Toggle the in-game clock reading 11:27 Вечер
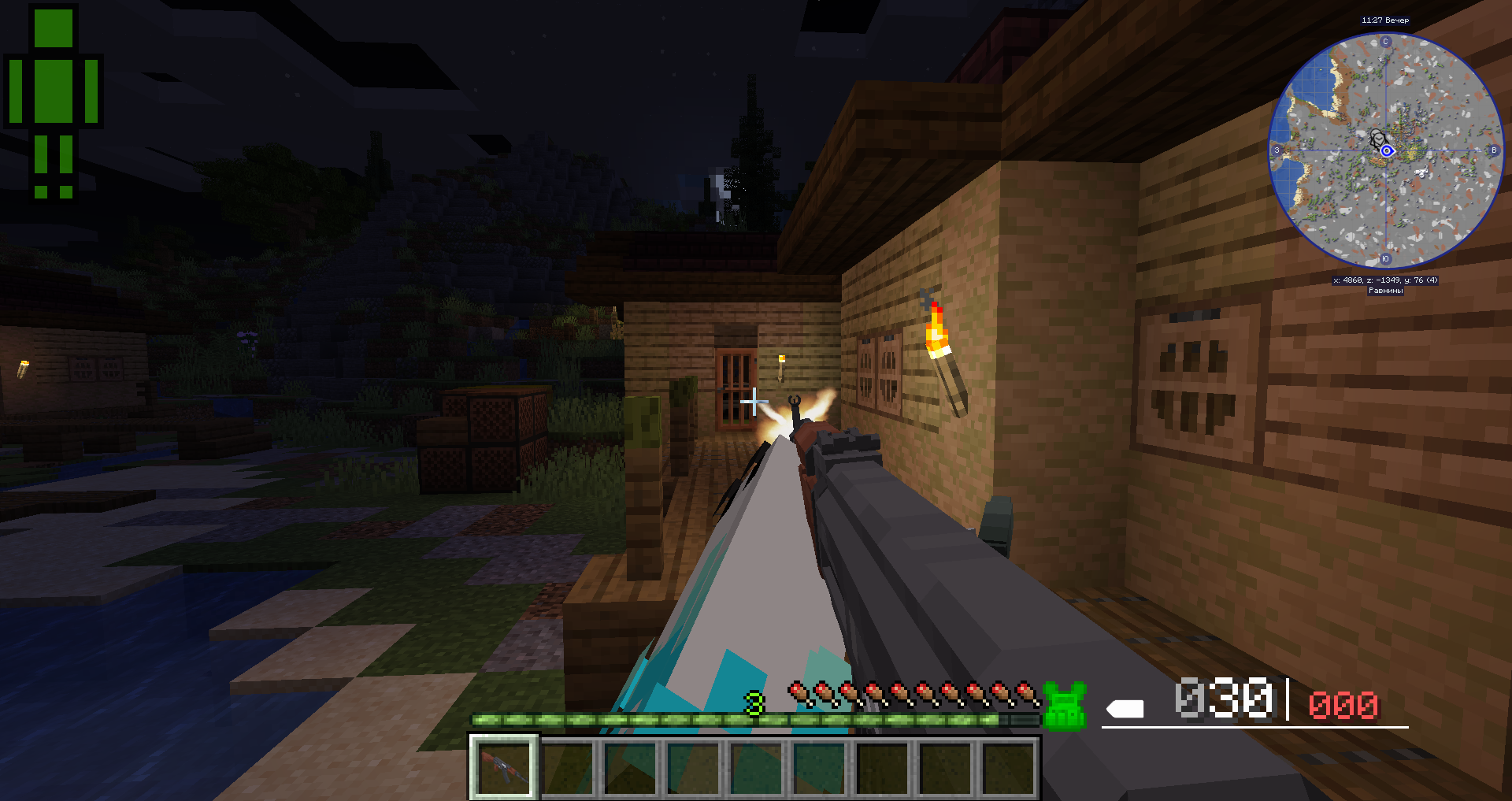Screen dimensions: 1512x801 [x=1384, y=19]
